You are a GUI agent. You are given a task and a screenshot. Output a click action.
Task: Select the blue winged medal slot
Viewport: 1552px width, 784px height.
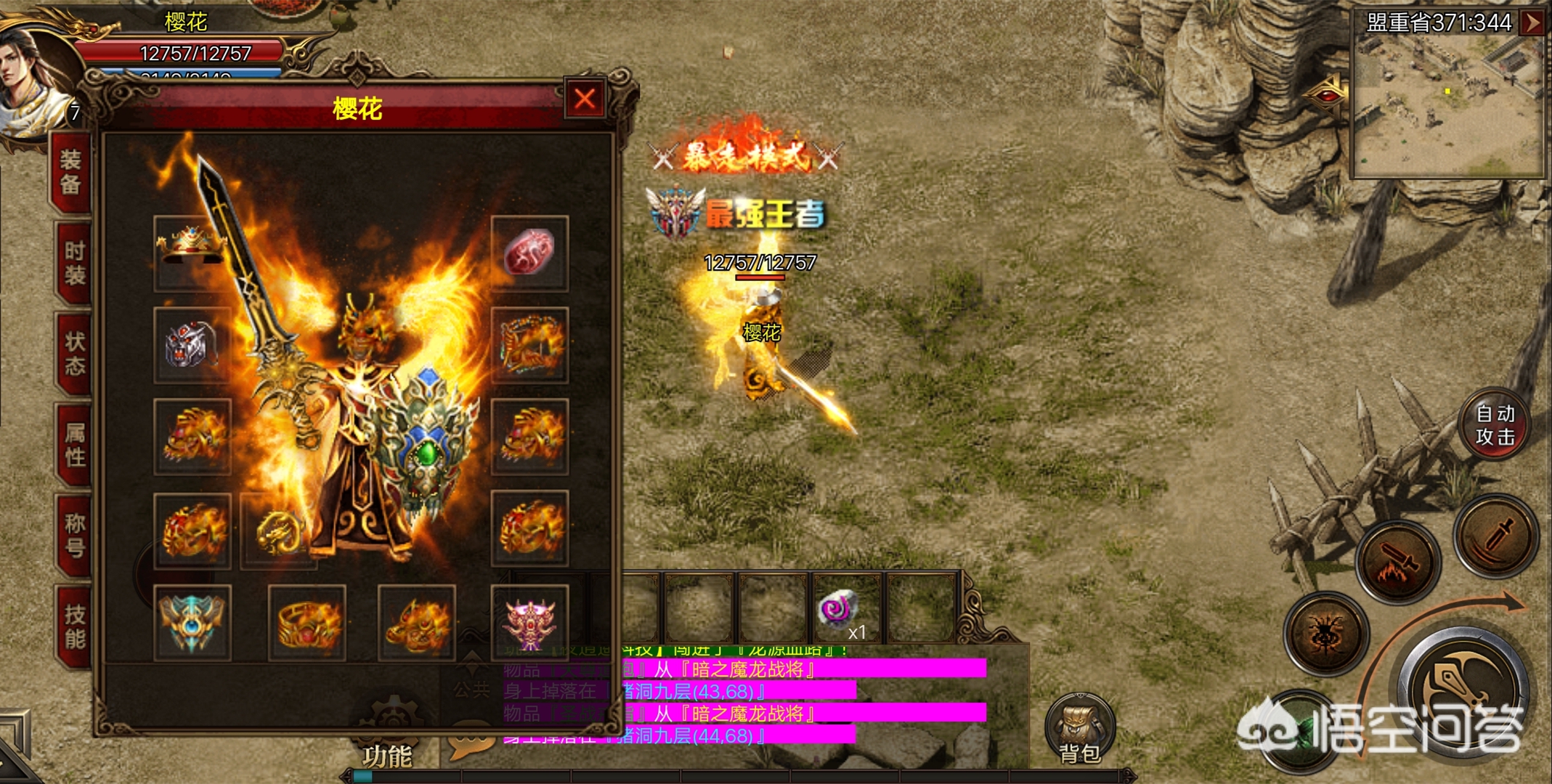pyautogui.click(x=192, y=622)
